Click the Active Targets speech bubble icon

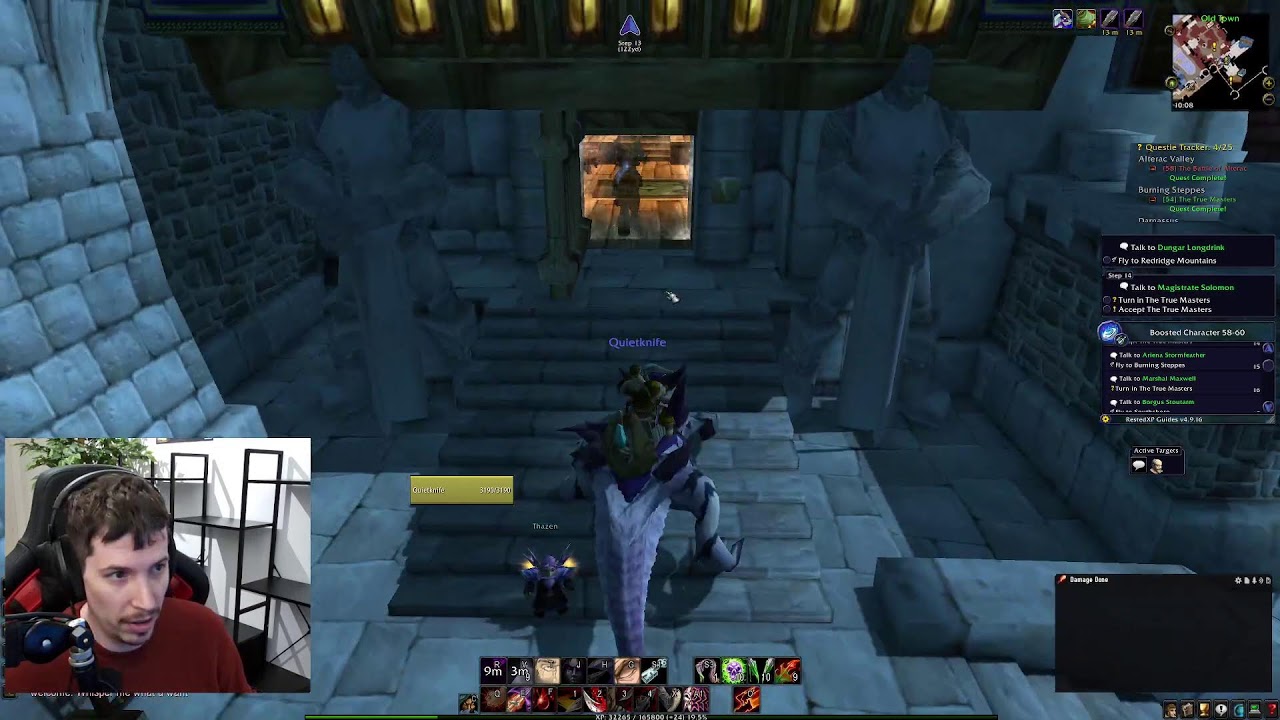(1139, 466)
